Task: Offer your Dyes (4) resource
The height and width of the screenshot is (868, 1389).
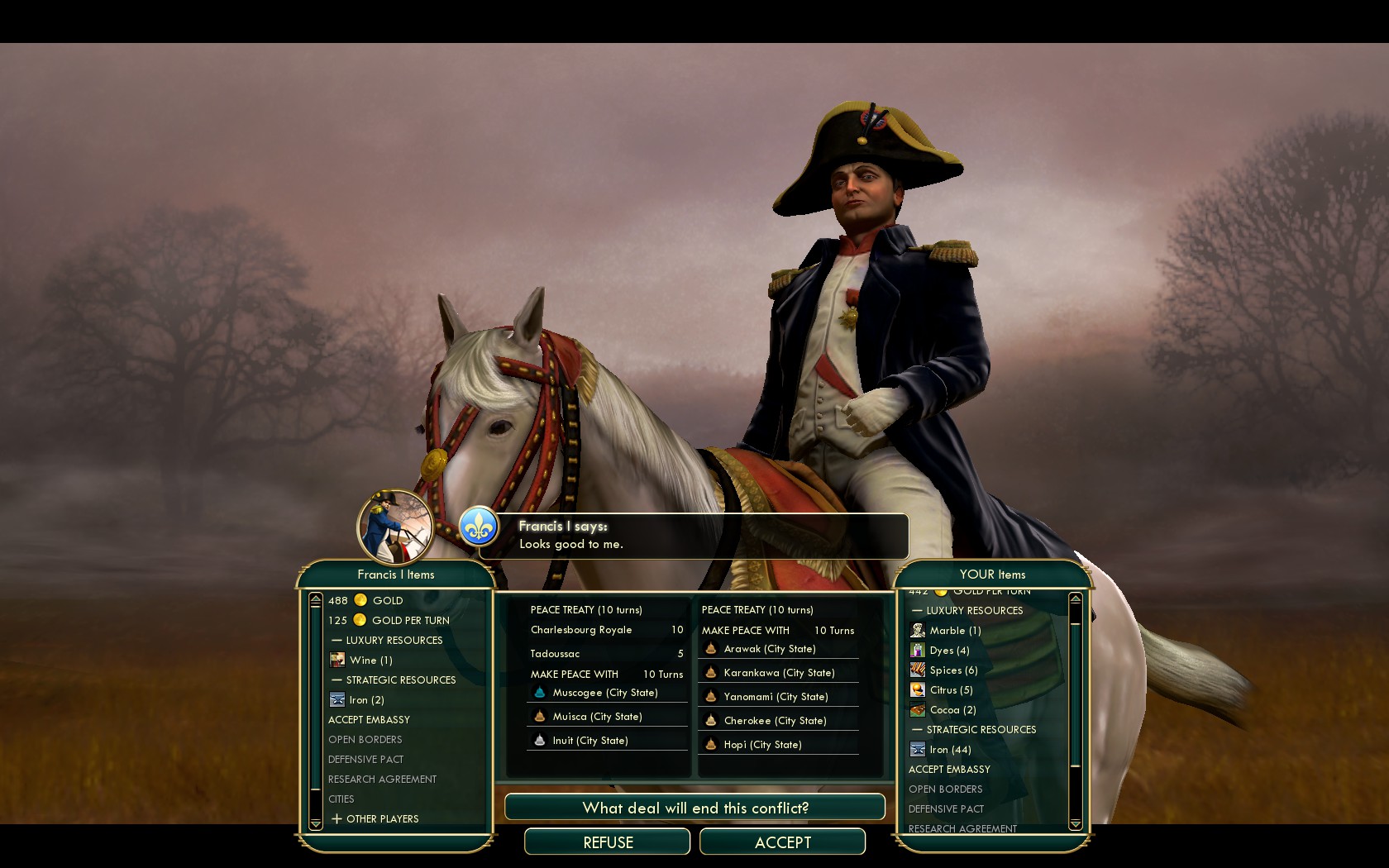Action: 949,651
